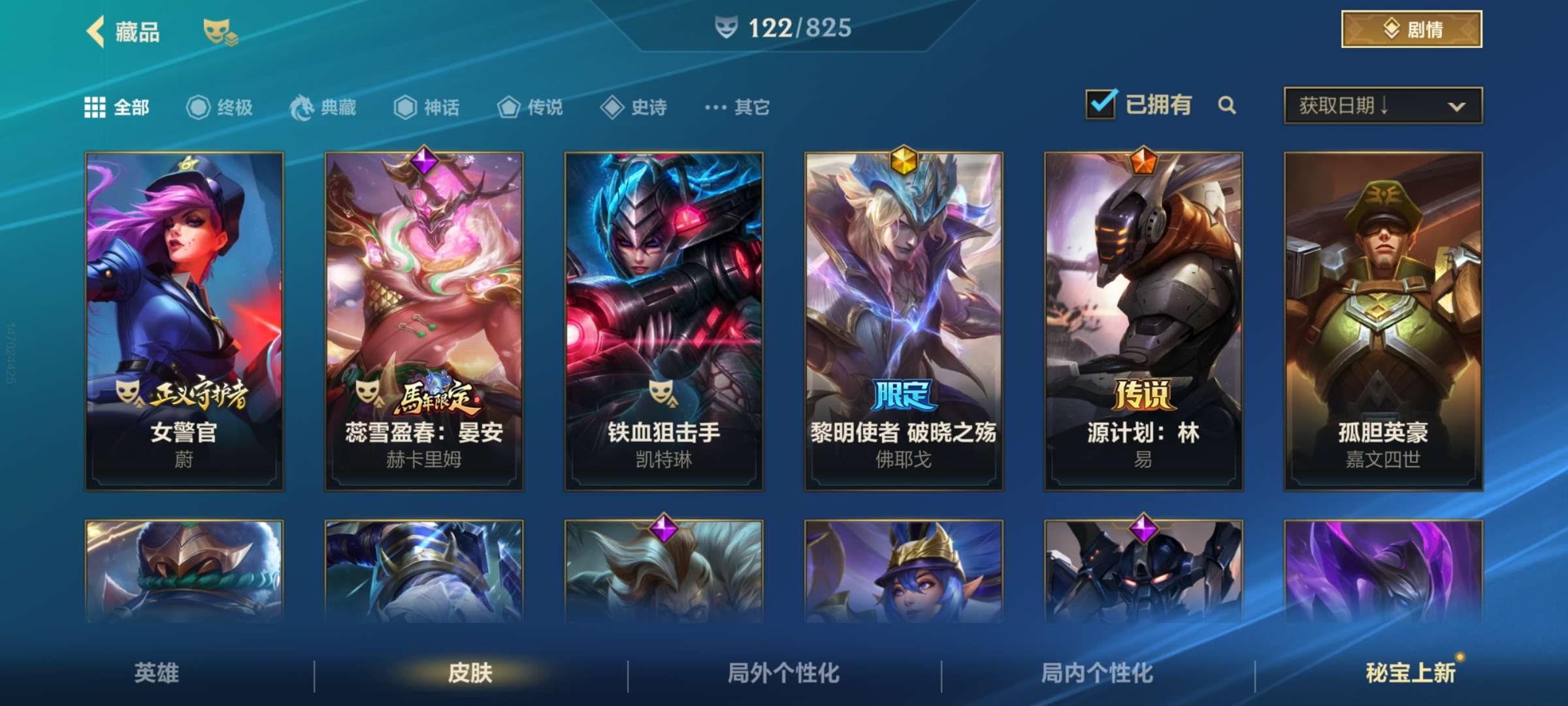This screenshot has height=706, width=1568.
Task: Uncheck the 已拥有 owned filter checkbox
Action: pyautogui.click(x=1100, y=105)
